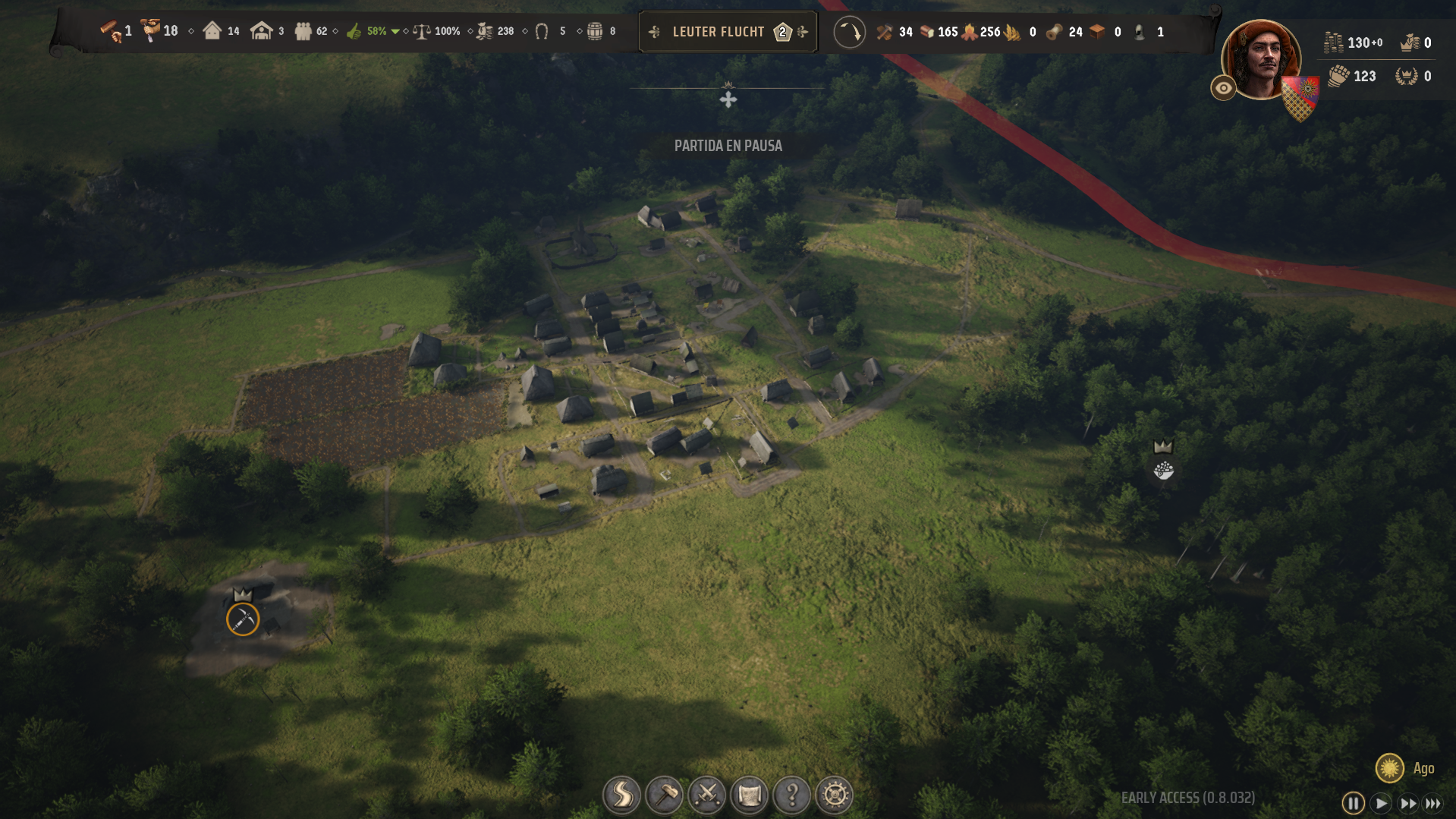Screen dimensions: 1456x819
Task: Select the pickaxe mining deposit marker
Action: 243,619
